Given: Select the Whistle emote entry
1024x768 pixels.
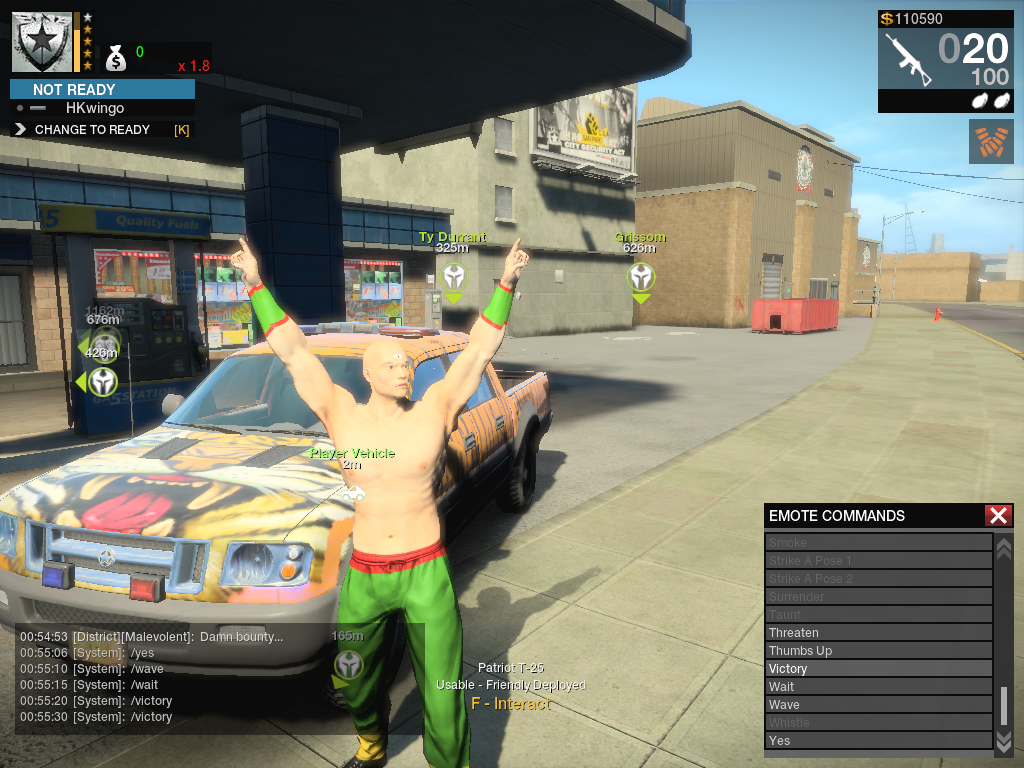Looking at the screenshot, I should [878, 723].
